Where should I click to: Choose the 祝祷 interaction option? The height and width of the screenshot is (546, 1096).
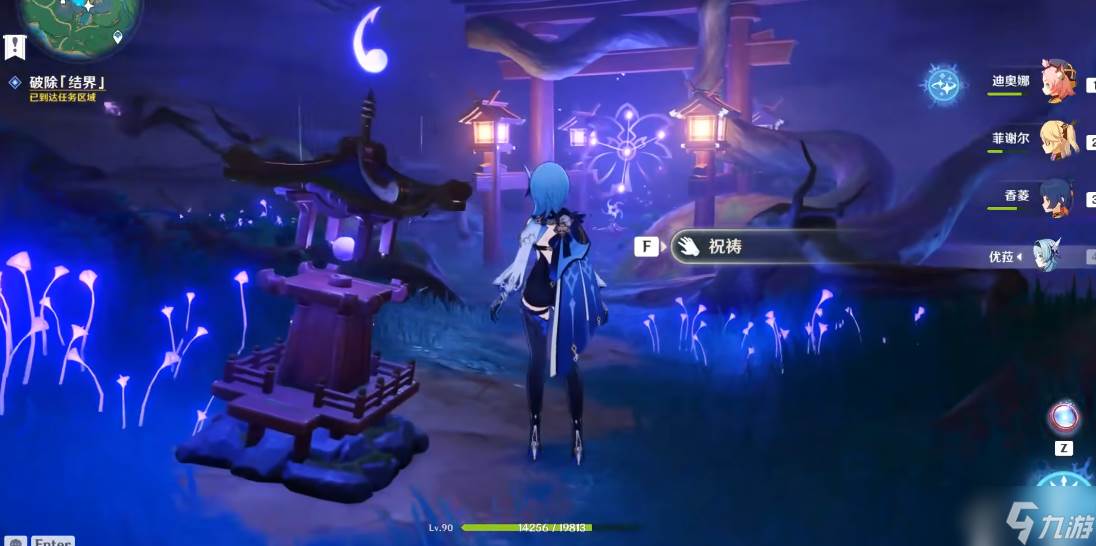coord(726,246)
